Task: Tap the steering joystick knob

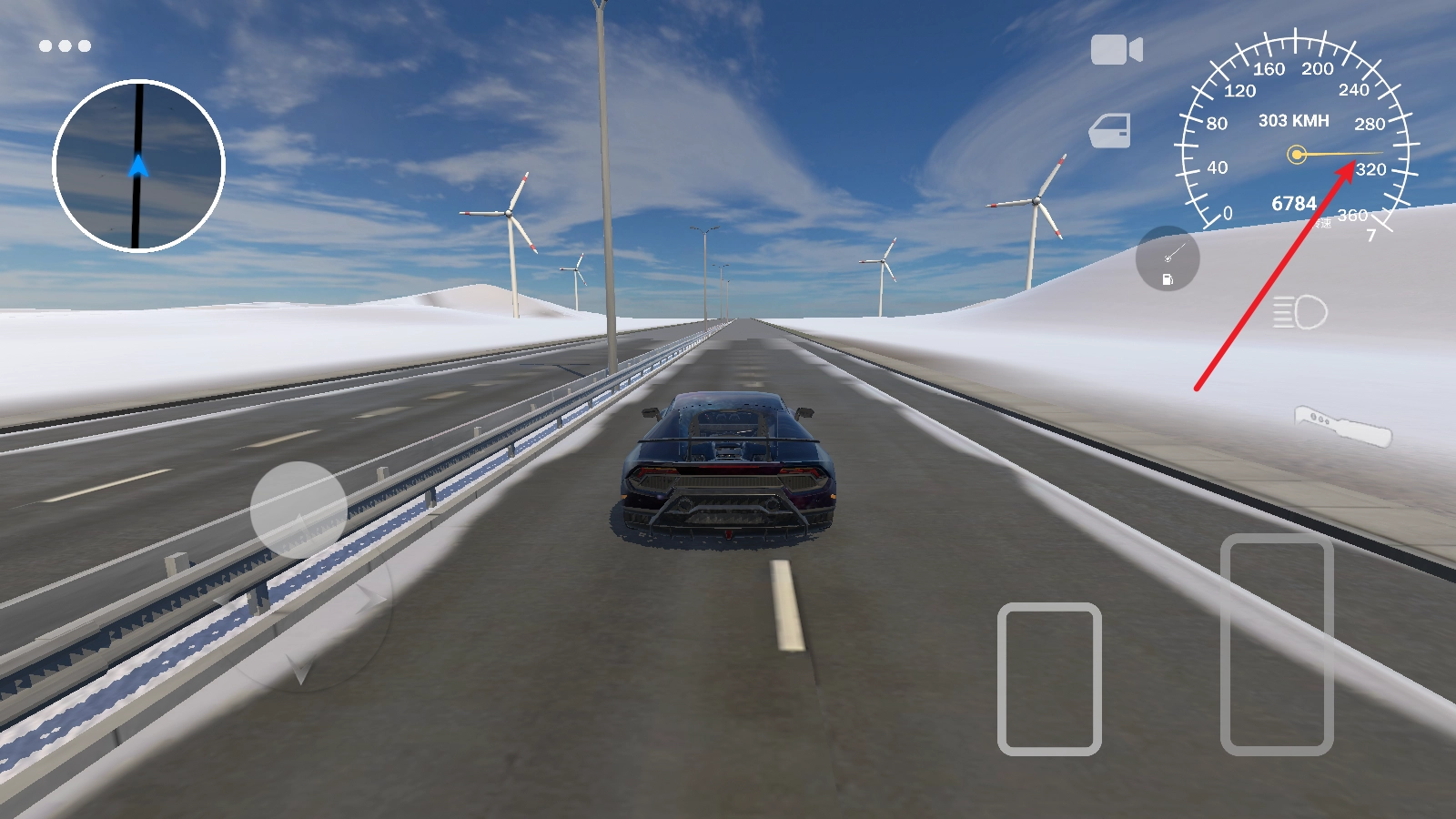Action: coord(298,510)
